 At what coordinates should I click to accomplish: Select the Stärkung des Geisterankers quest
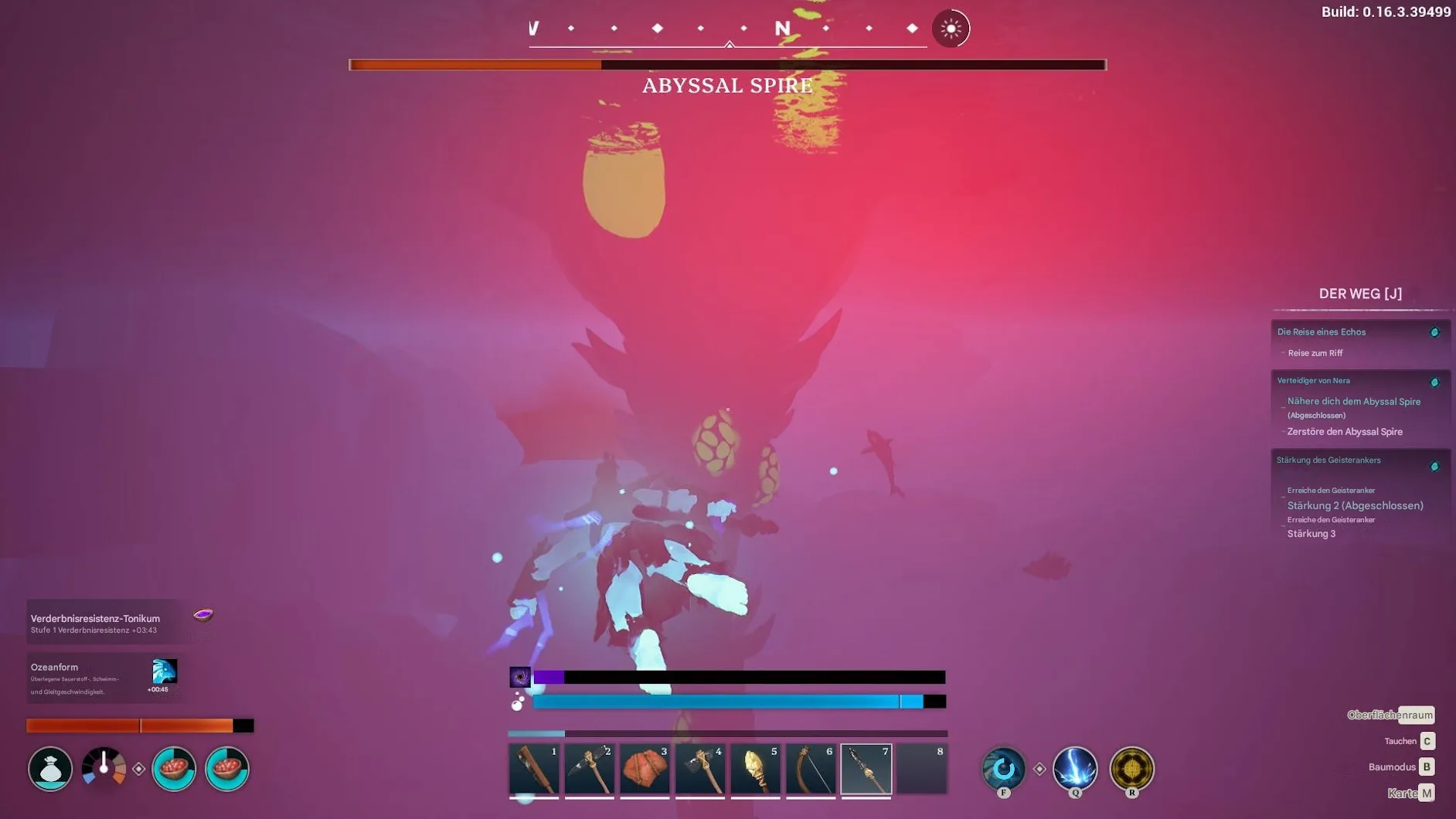click(x=1328, y=460)
